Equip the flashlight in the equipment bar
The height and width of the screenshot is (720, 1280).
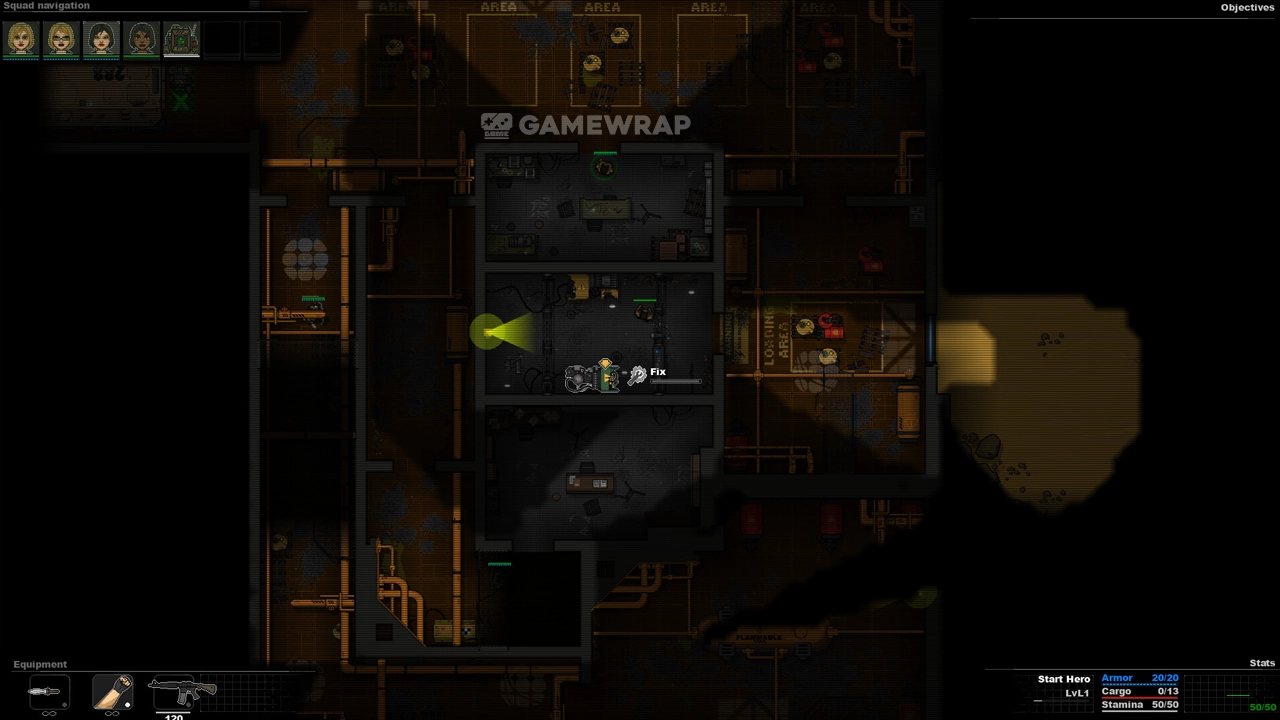pos(49,691)
